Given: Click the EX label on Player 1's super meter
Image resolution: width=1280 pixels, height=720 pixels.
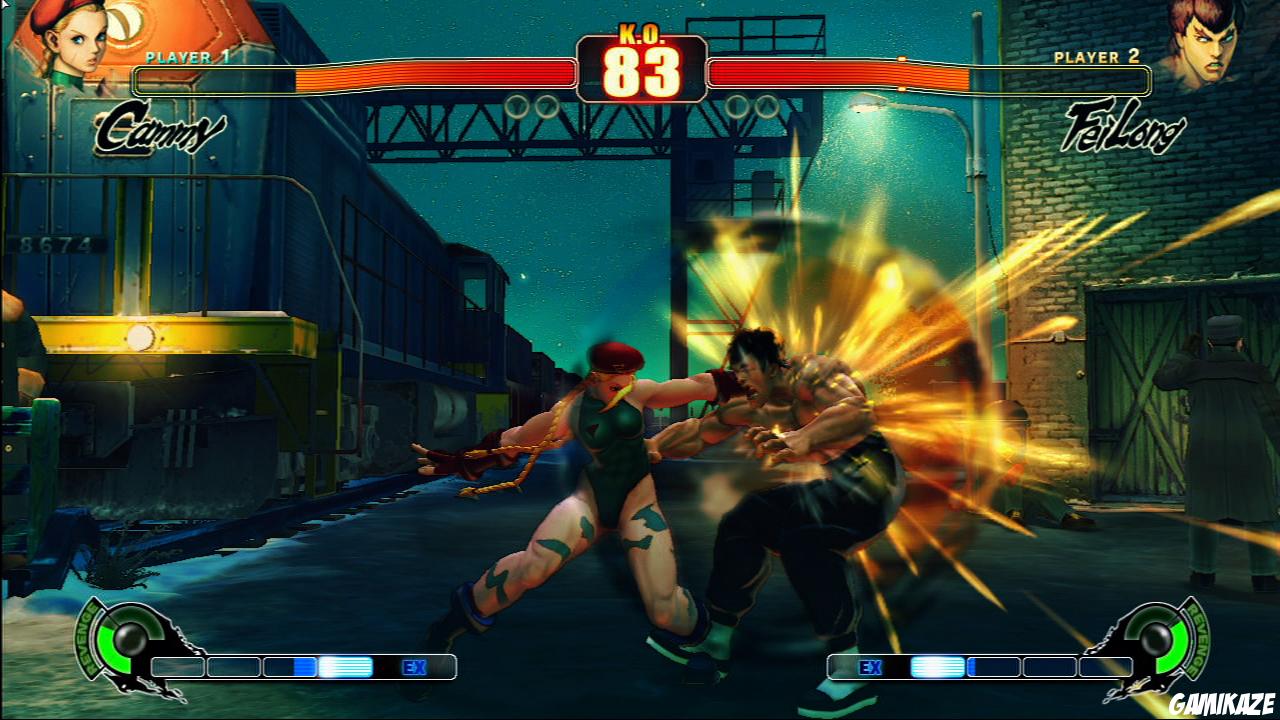Looking at the screenshot, I should pyautogui.click(x=417, y=667).
